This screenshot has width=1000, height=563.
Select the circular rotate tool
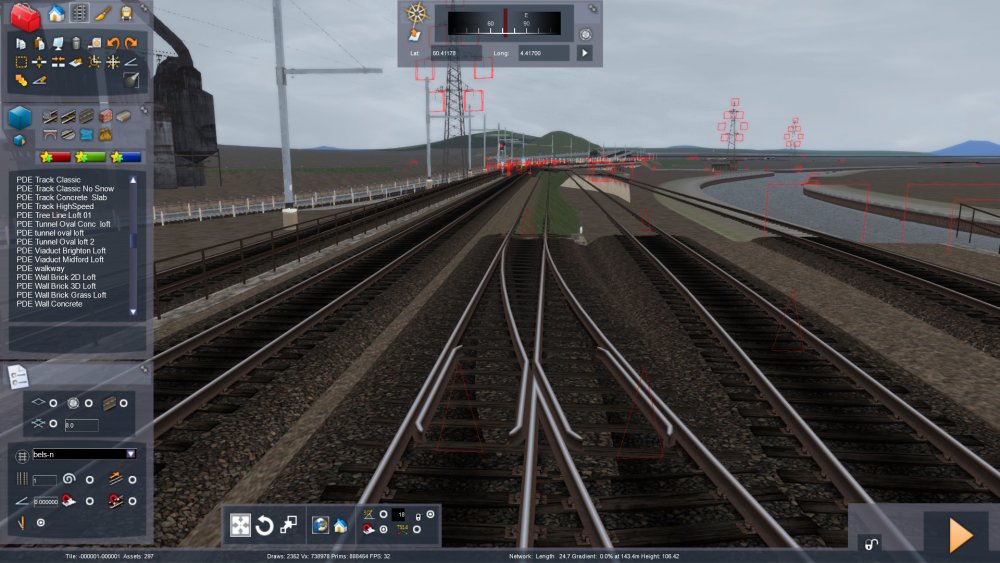265,526
